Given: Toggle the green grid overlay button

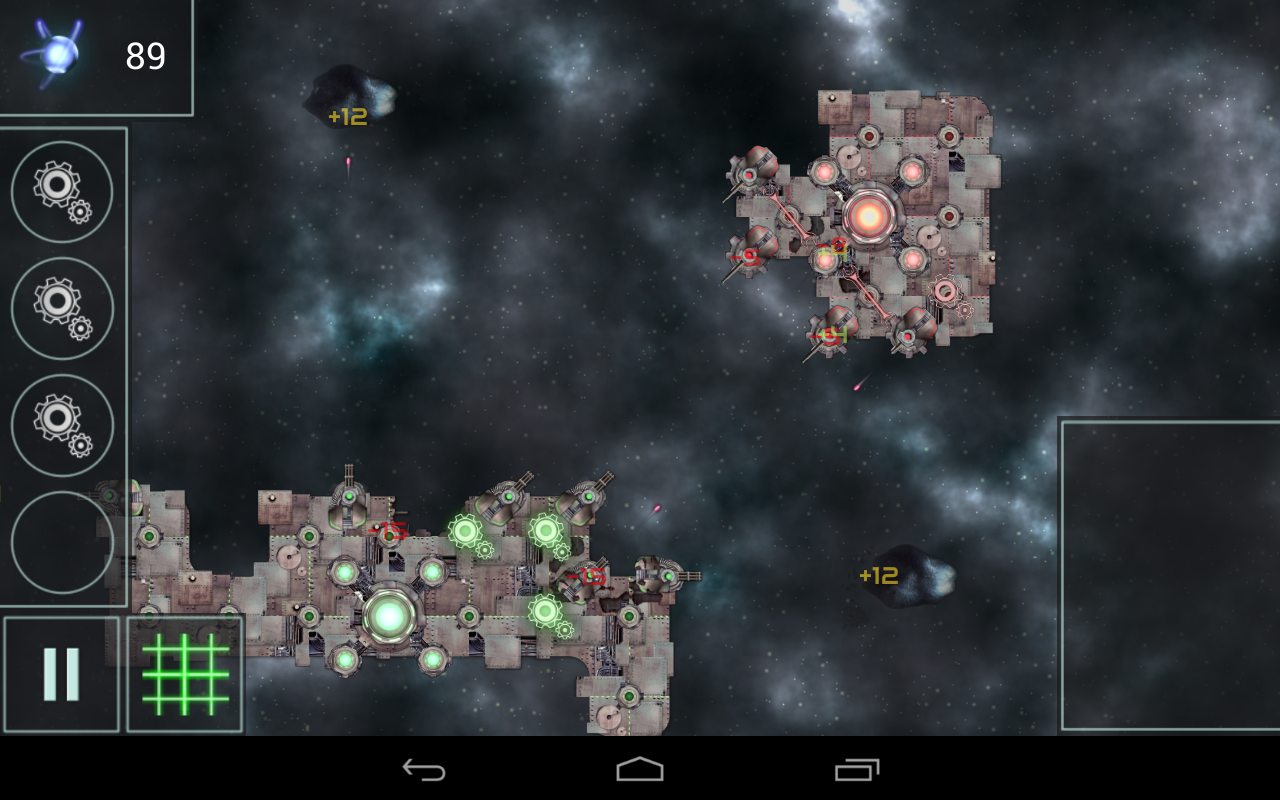Looking at the screenshot, I should (185, 675).
